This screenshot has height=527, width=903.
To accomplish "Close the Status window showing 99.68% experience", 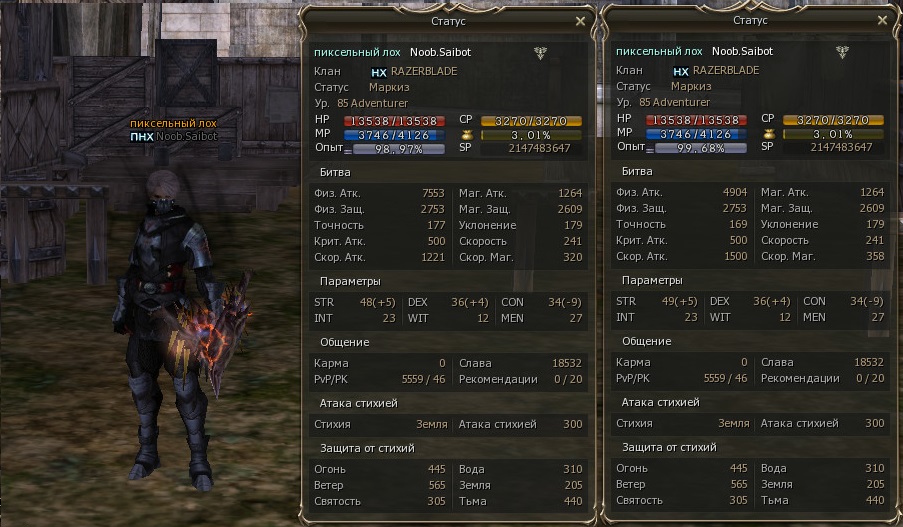I will [x=882, y=20].
